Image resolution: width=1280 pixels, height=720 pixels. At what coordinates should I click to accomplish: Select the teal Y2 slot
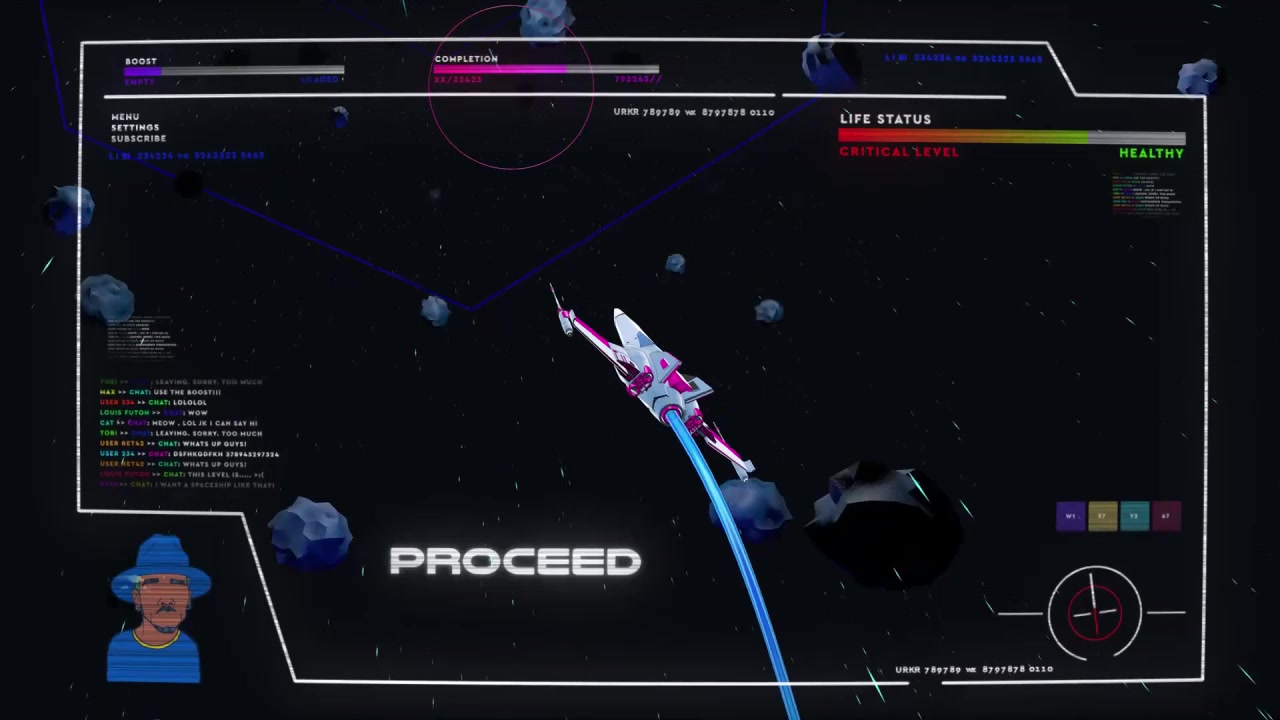(1134, 516)
